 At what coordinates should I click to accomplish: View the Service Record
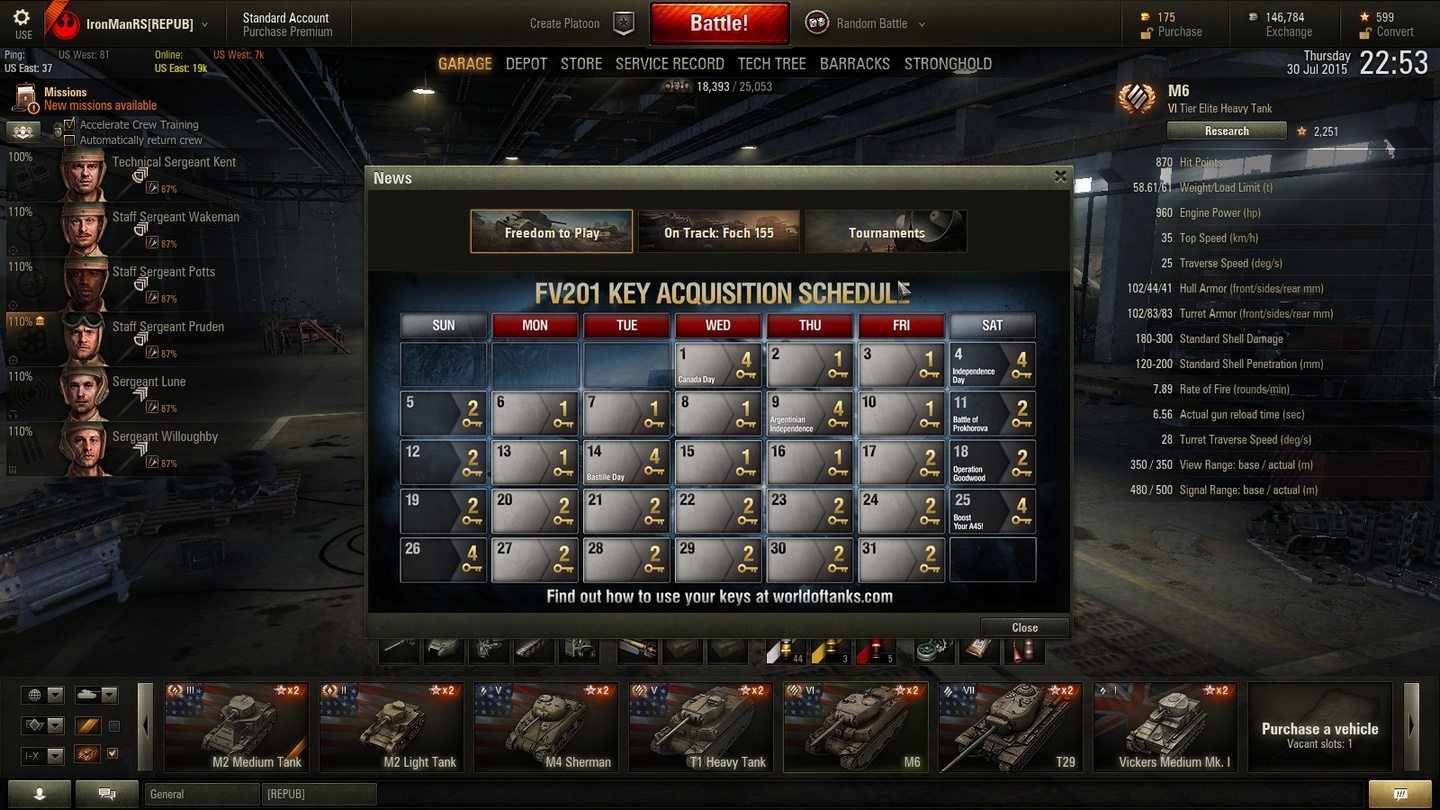tap(669, 63)
